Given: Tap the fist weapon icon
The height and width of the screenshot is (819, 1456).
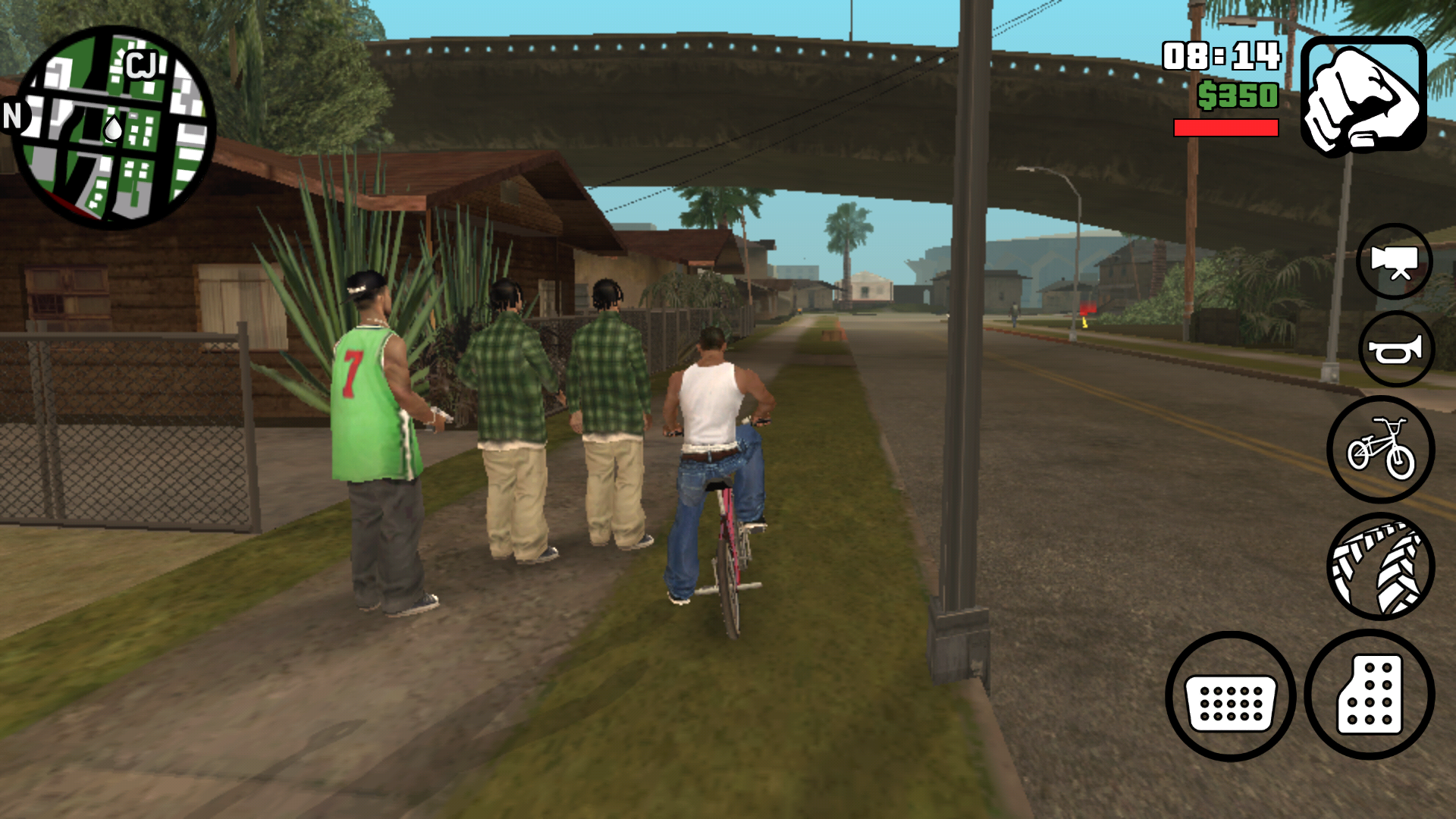Looking at the screenshot, I should (x=1363, y=96).
